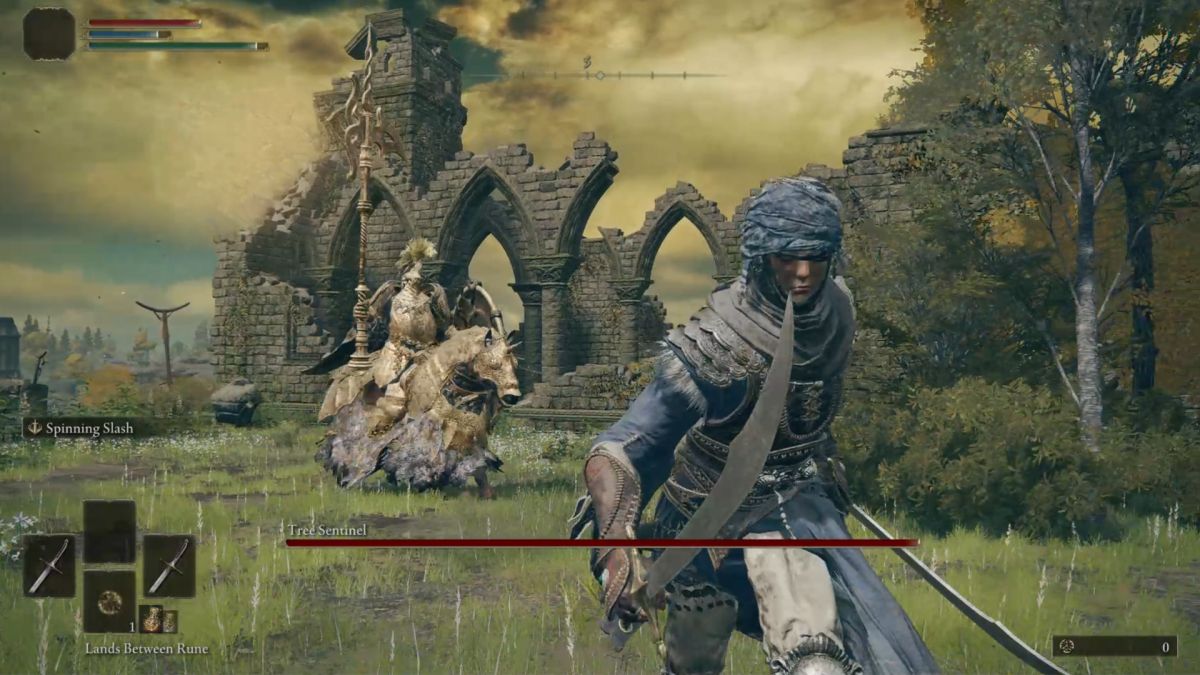This screenshot has height=675, width=1200.
Task: Use the Lands Between Rune item slot
Action: 109,601
